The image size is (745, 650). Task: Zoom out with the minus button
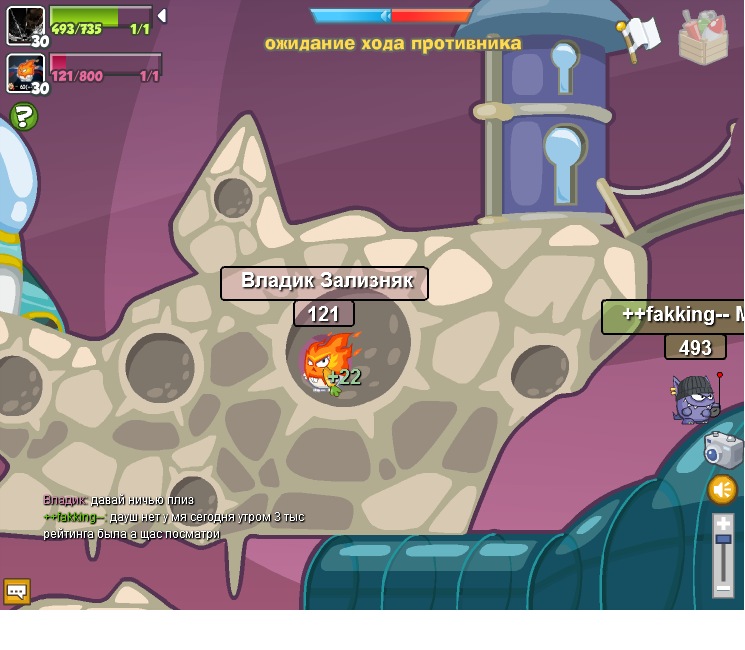coord(723,587)
